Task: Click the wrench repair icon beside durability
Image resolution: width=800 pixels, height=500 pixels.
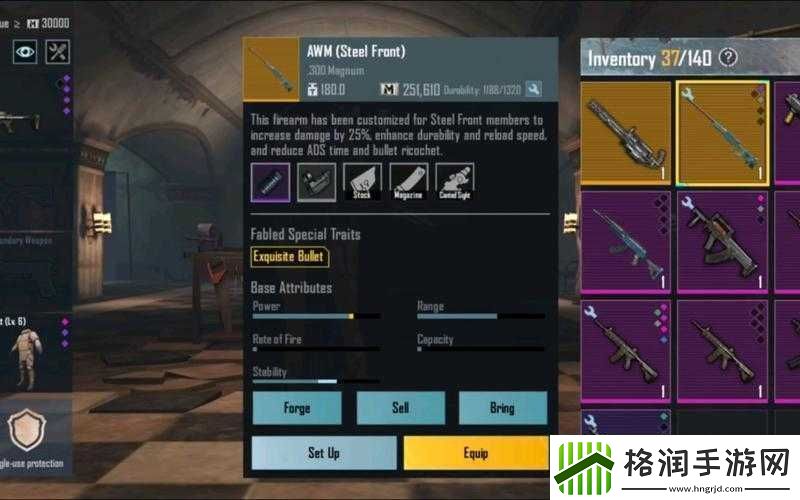Action: 534,90
